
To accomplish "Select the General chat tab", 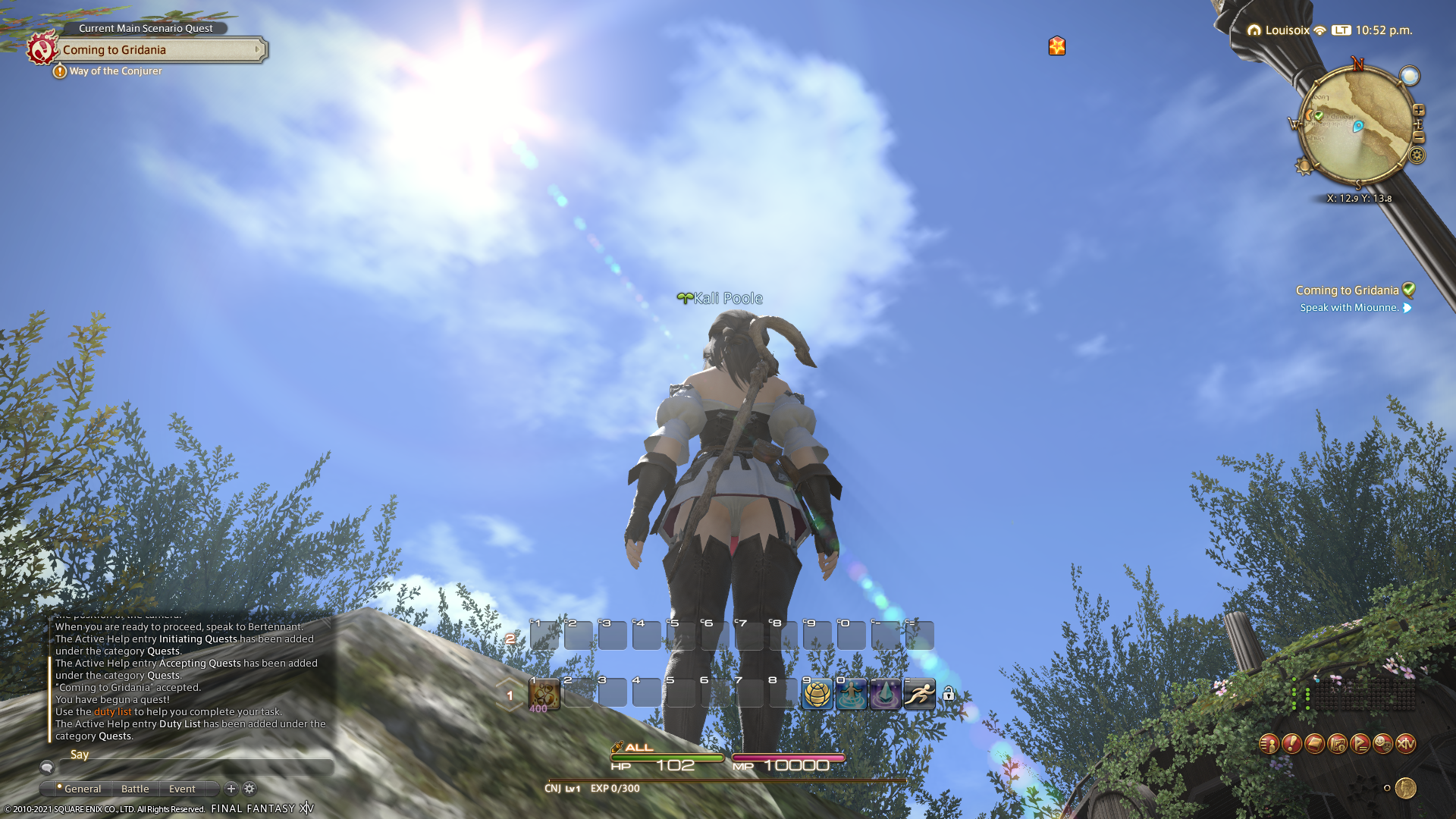I will [82, 789].
